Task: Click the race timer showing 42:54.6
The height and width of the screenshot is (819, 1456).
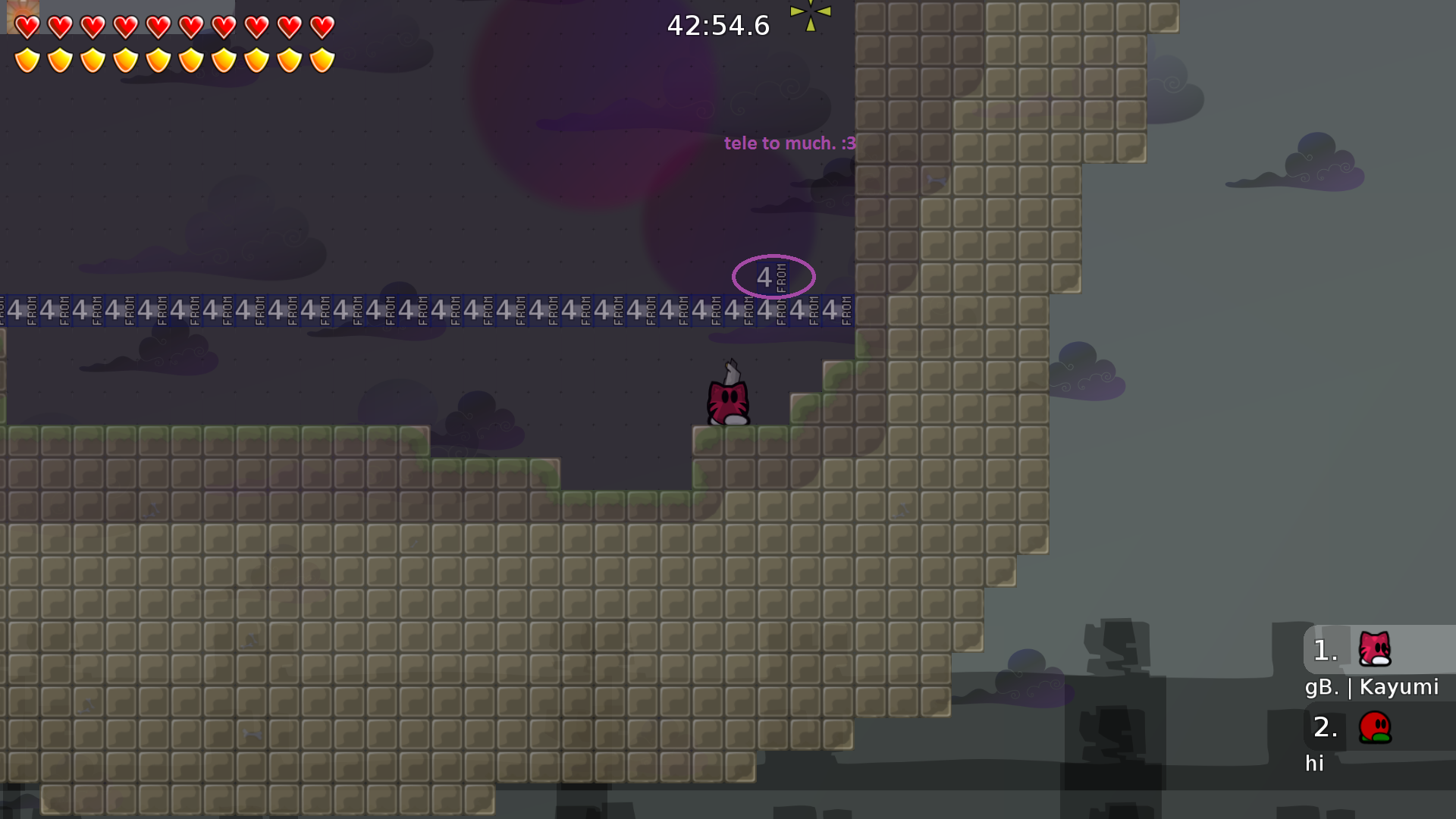Action: (x=717, y=25)
